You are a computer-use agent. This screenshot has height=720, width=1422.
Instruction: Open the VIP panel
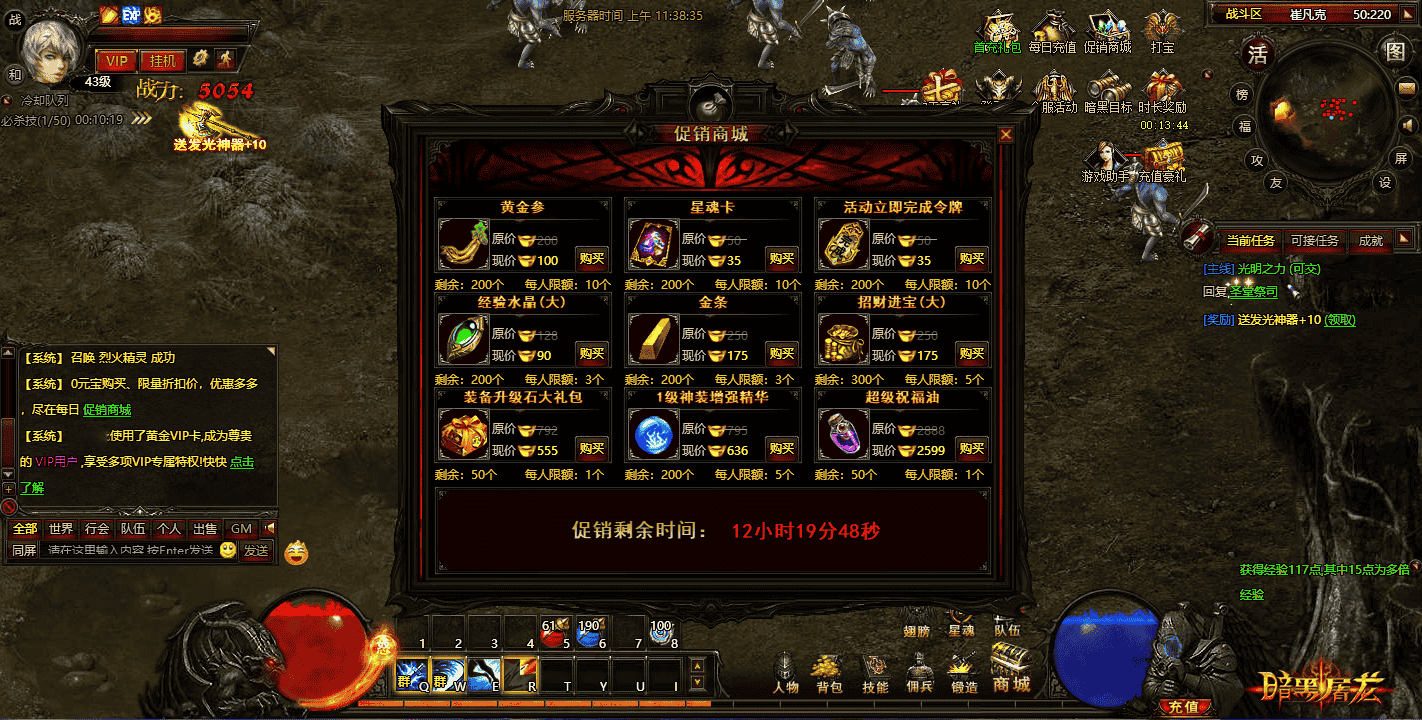117,60
